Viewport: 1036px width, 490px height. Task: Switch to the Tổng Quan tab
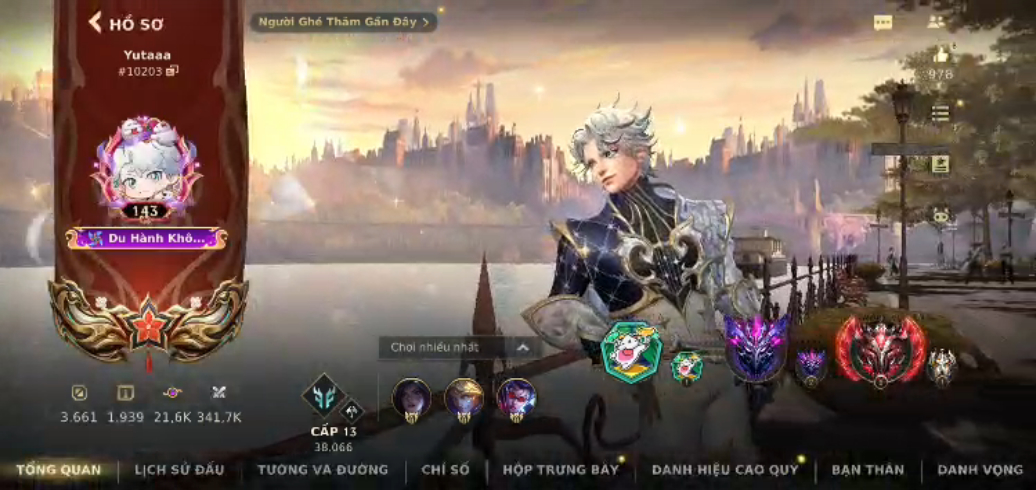click(58, 470)
